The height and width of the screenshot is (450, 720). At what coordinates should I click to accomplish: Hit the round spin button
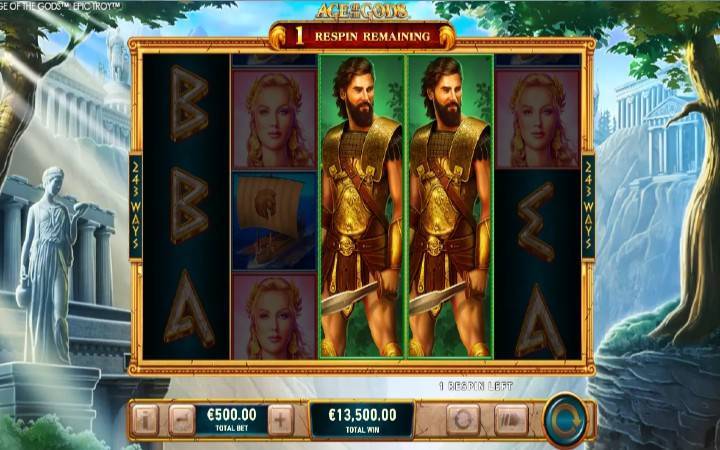pyautogui.click(x=566, y=420)
